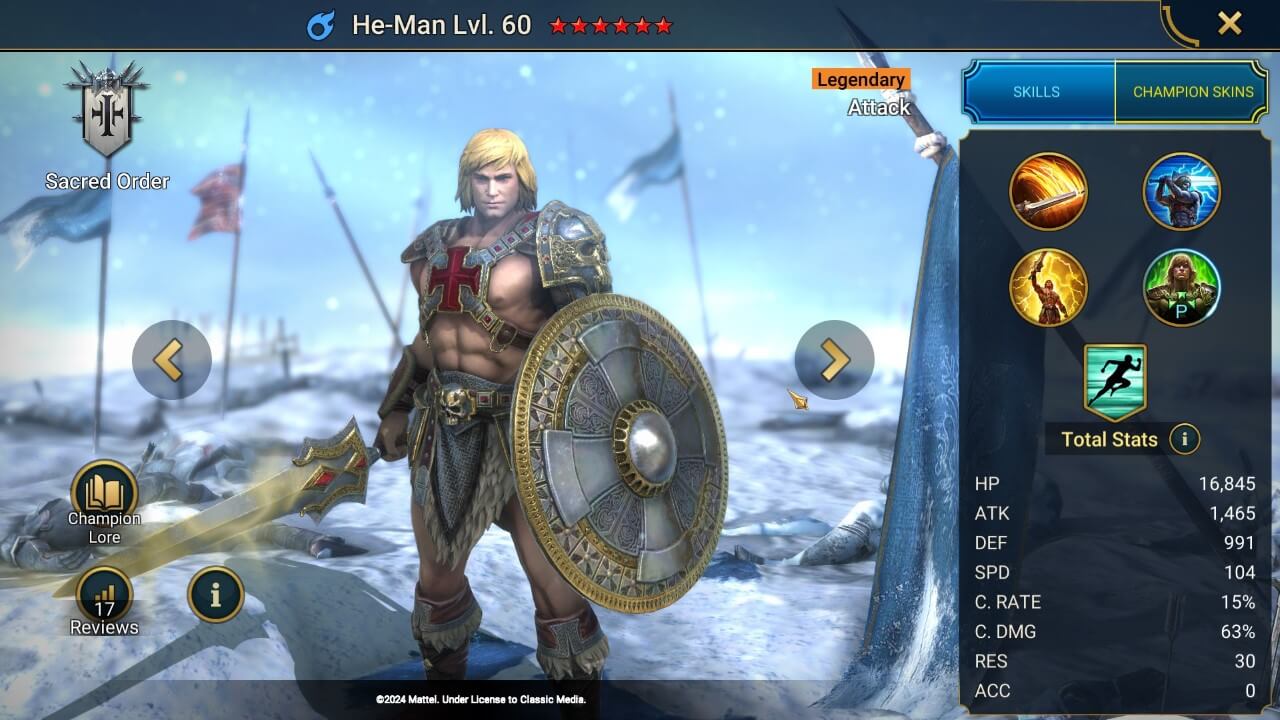
Task: Select the golden raised-sword skill icon
Action: (x=1048, y=287)
